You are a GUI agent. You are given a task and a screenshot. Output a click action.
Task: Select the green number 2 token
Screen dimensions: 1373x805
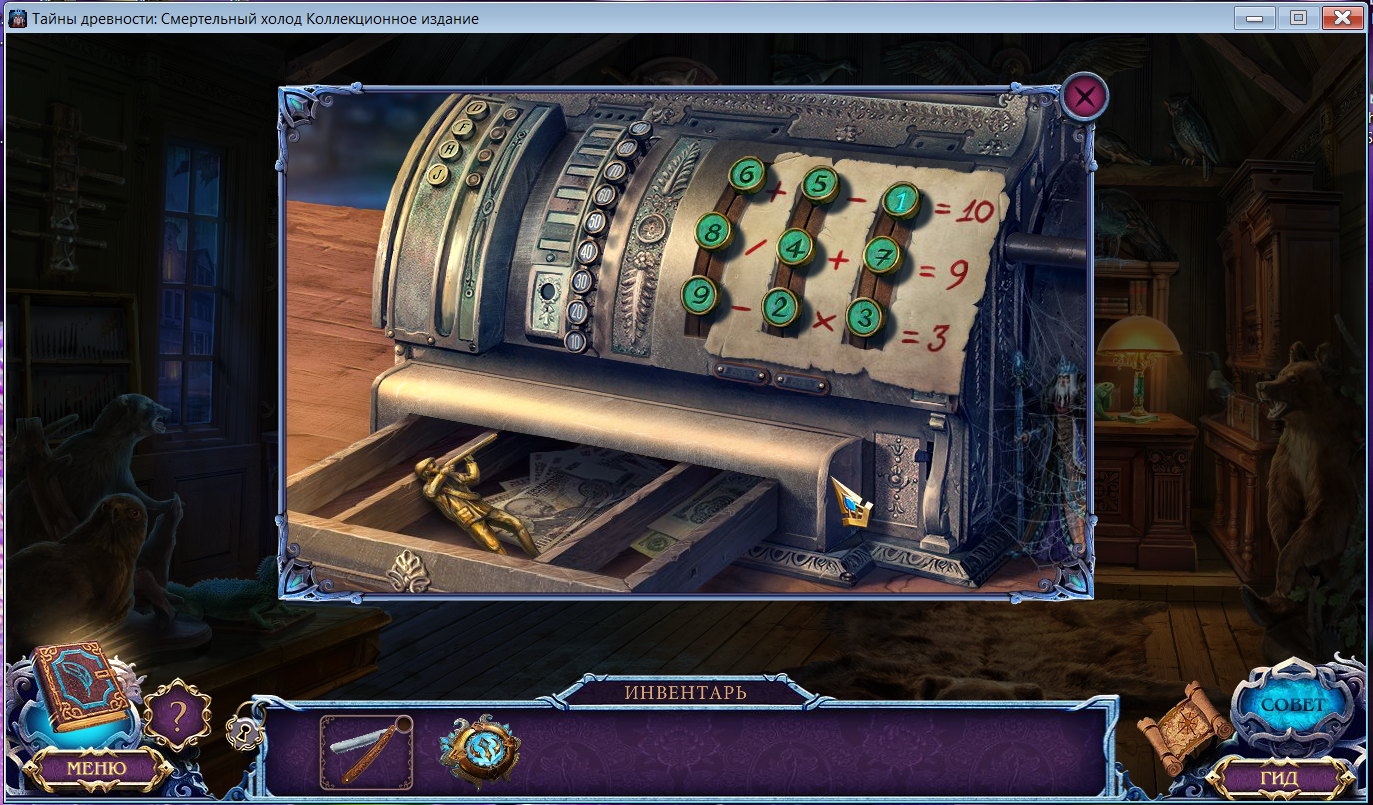(x=781, y=307)
